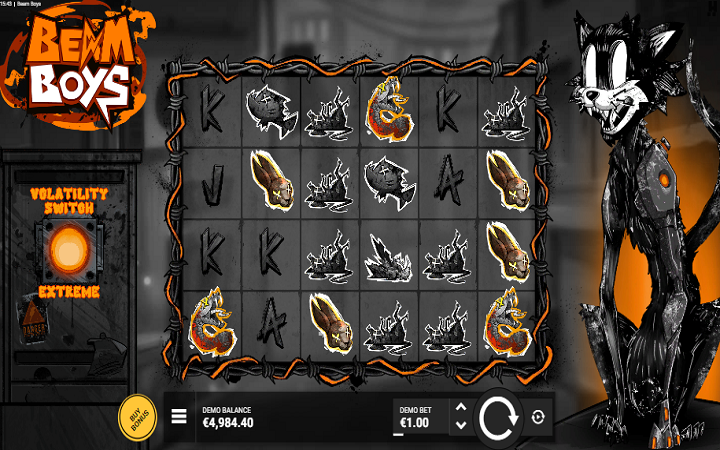Decrease the demo bet with the down arrow
The width and height of the screenshot is (720, 450).
(x=460, y=425)
